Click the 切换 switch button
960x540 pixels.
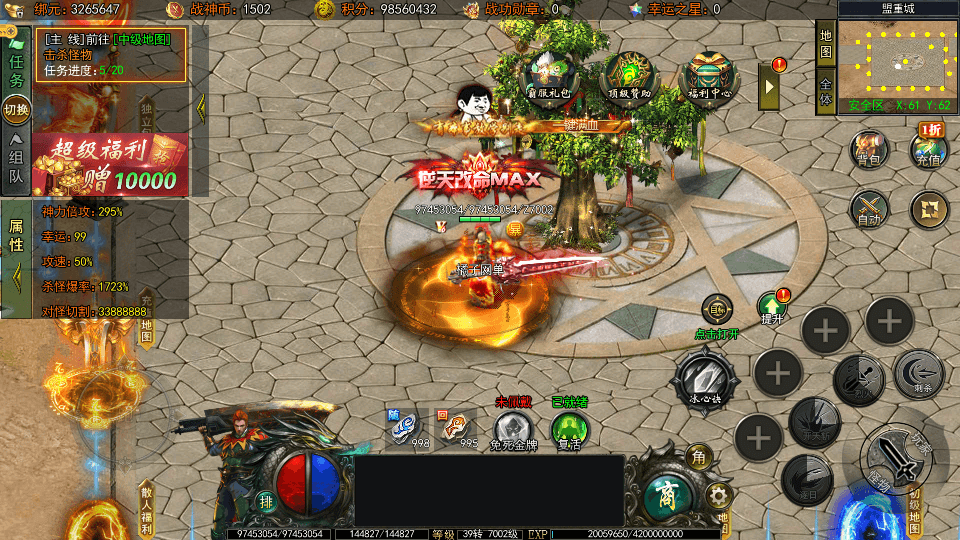[x=17, y=109]
